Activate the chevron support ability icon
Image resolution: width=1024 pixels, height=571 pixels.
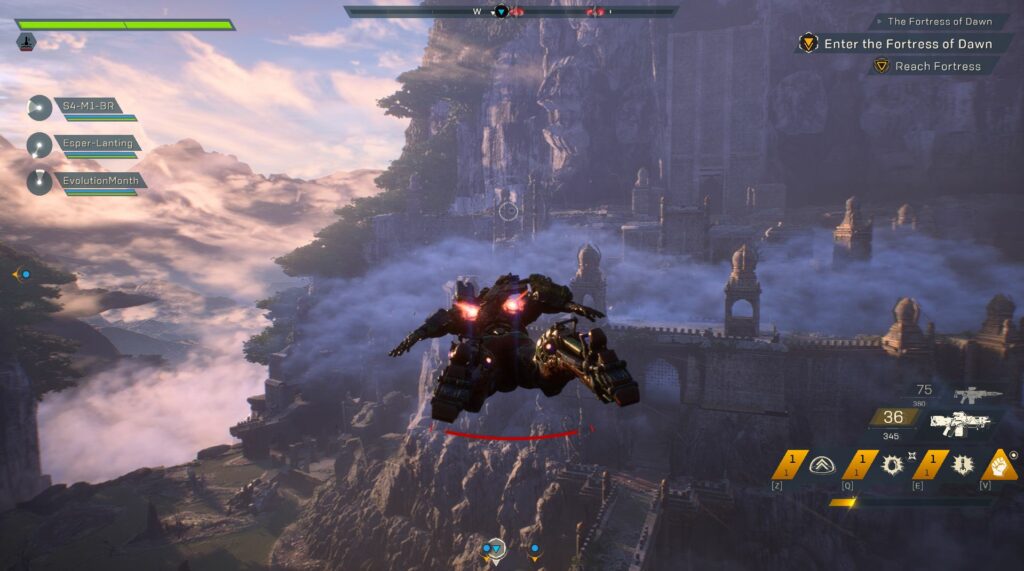(x=823, y=464)
